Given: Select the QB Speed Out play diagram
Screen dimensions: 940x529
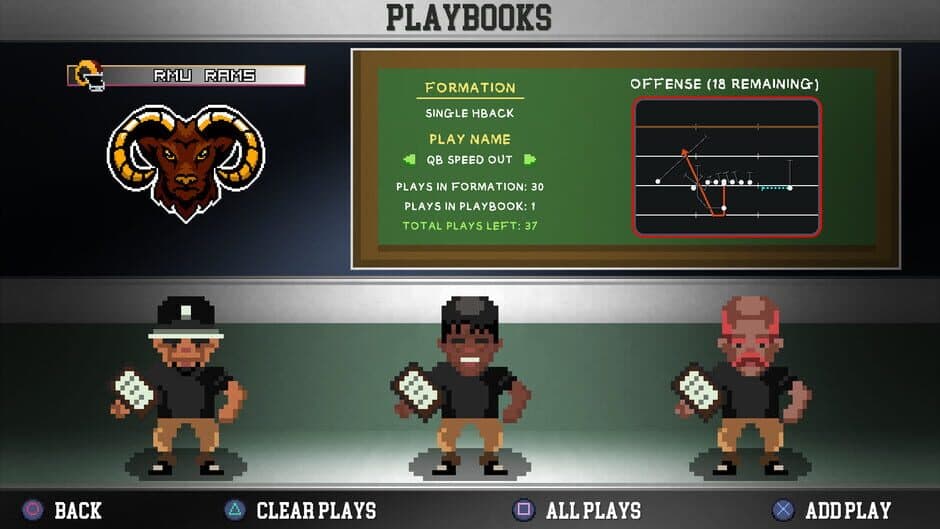Looking at the screenshot, I should click(727, 167).
